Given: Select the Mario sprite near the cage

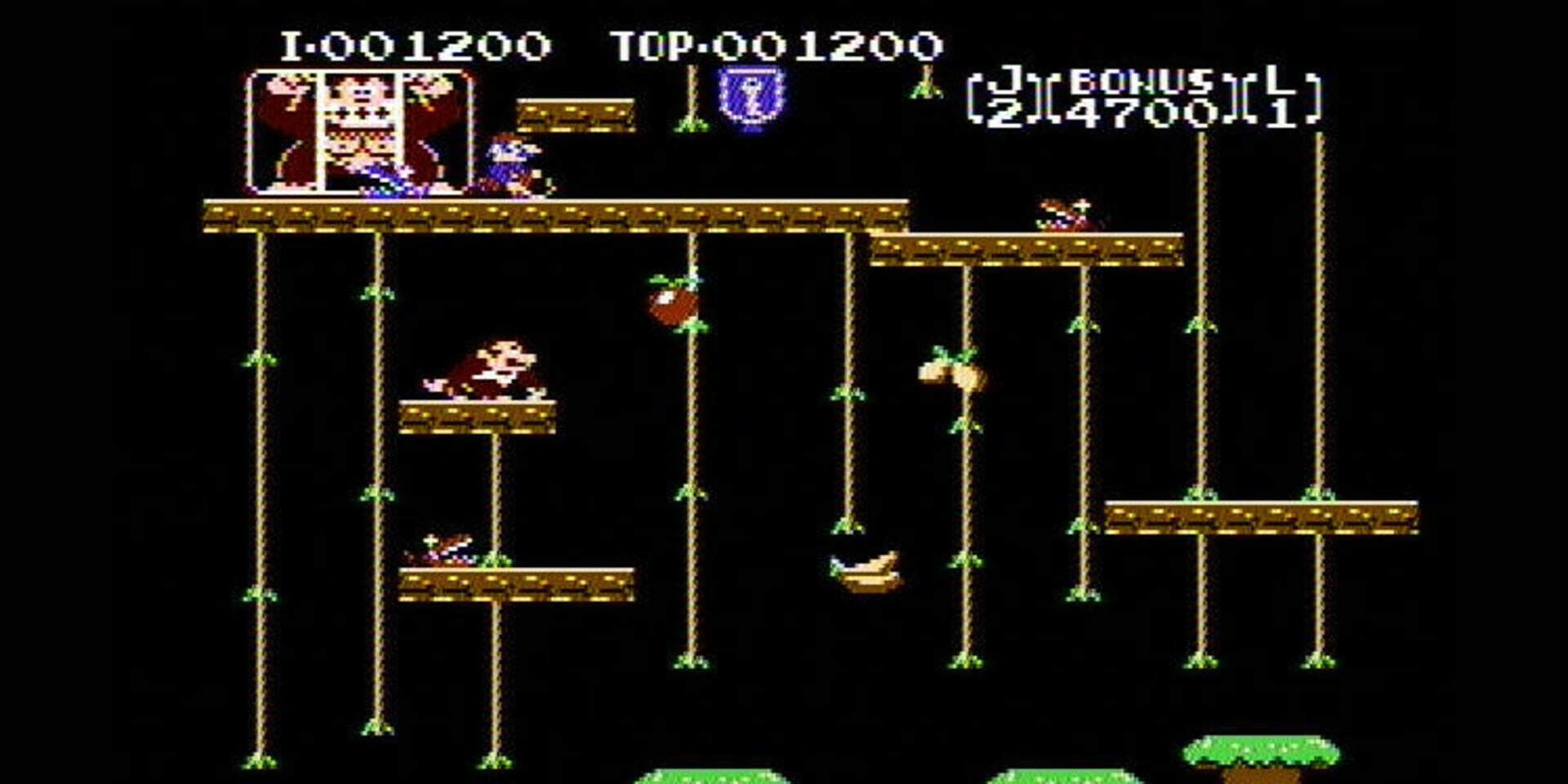Looking at the screenshot, I should (514, 163).
